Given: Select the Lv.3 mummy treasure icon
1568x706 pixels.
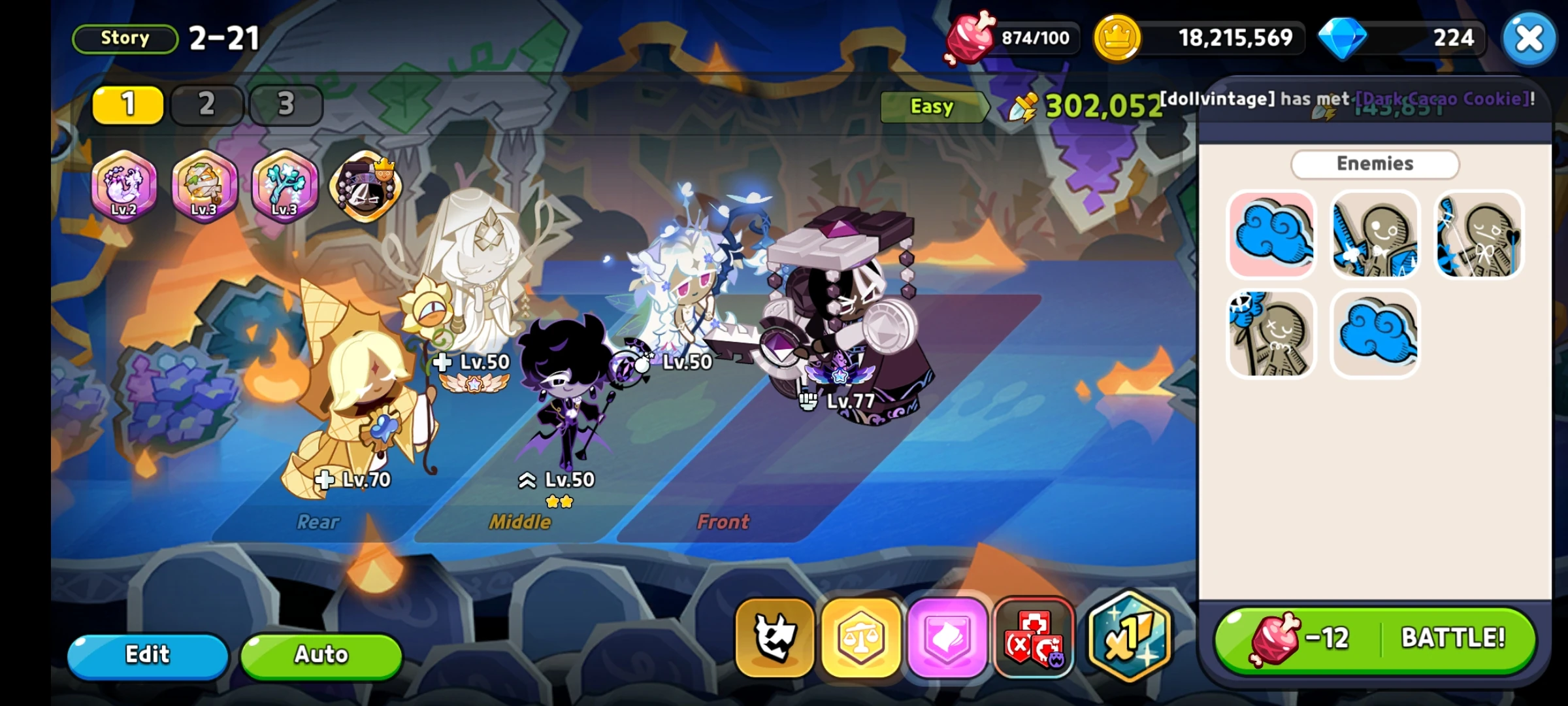Looking at the screenshot, I should pyautogui.click(x=204, y=188).
